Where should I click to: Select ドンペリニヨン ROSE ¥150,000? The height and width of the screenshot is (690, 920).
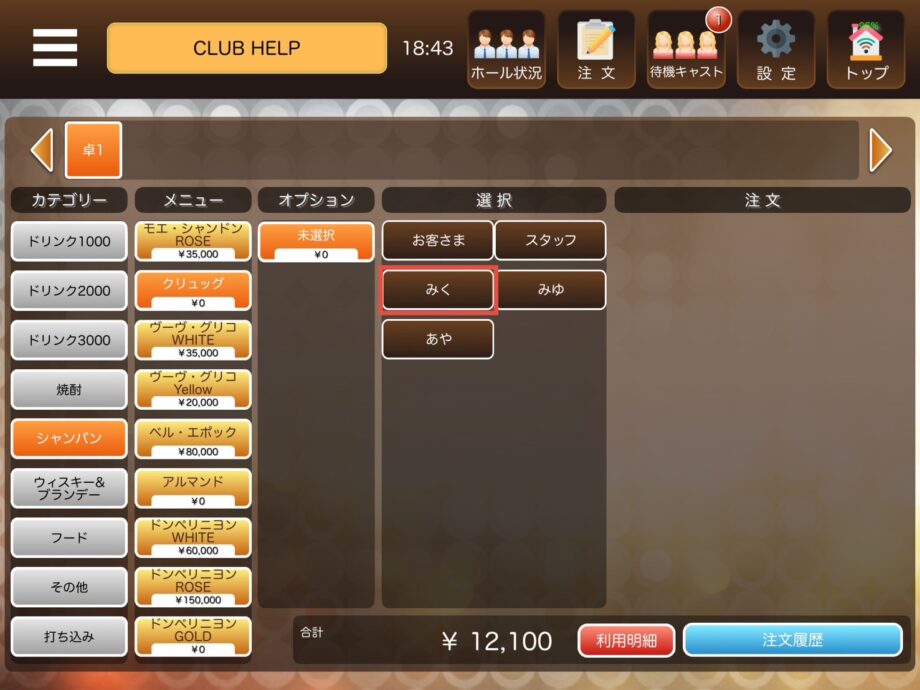[193, 587]
